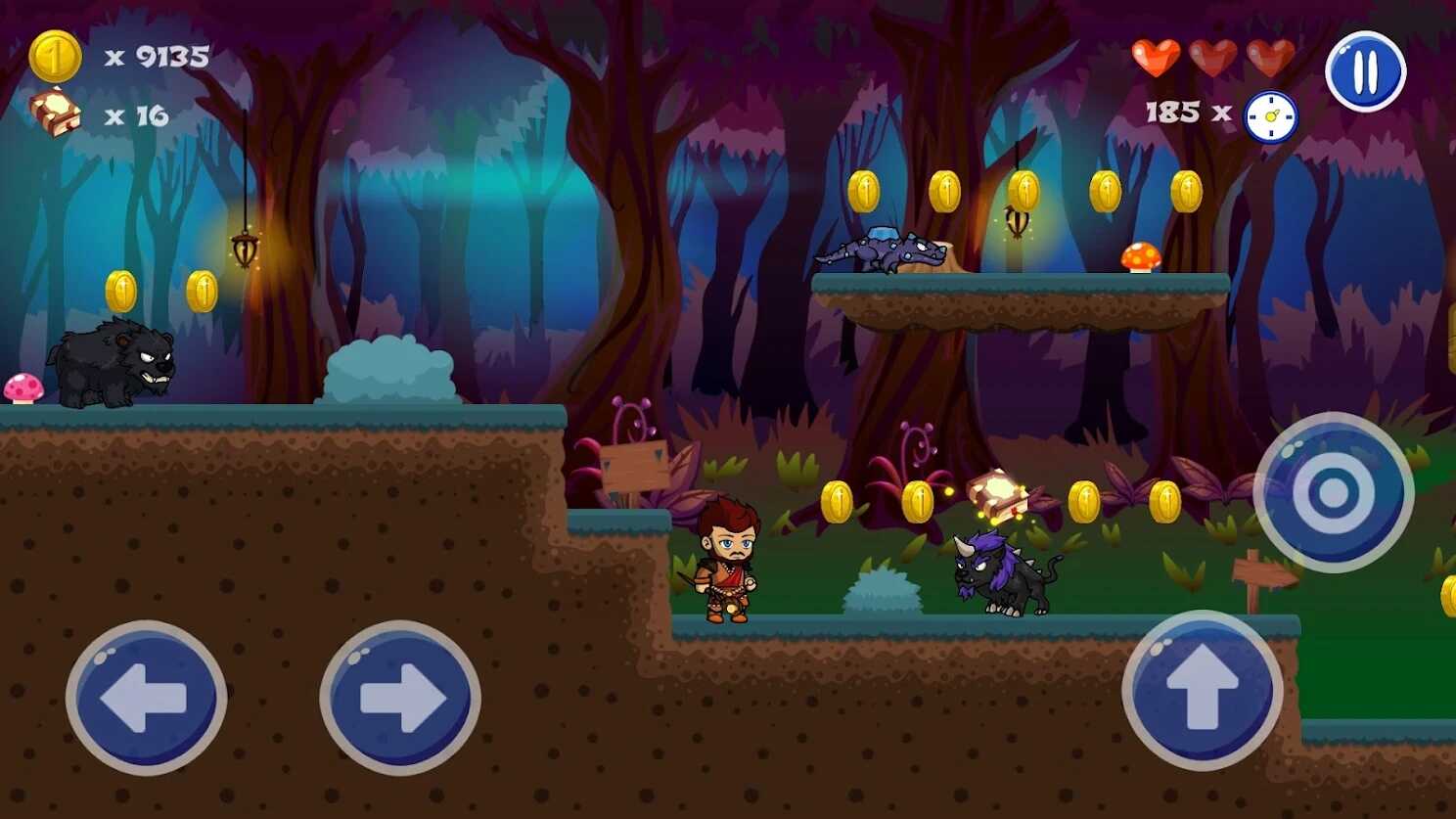The image size is (1456, 819).
Task: Hit the up arrow jump button
Action: (x=1202, y=691)
